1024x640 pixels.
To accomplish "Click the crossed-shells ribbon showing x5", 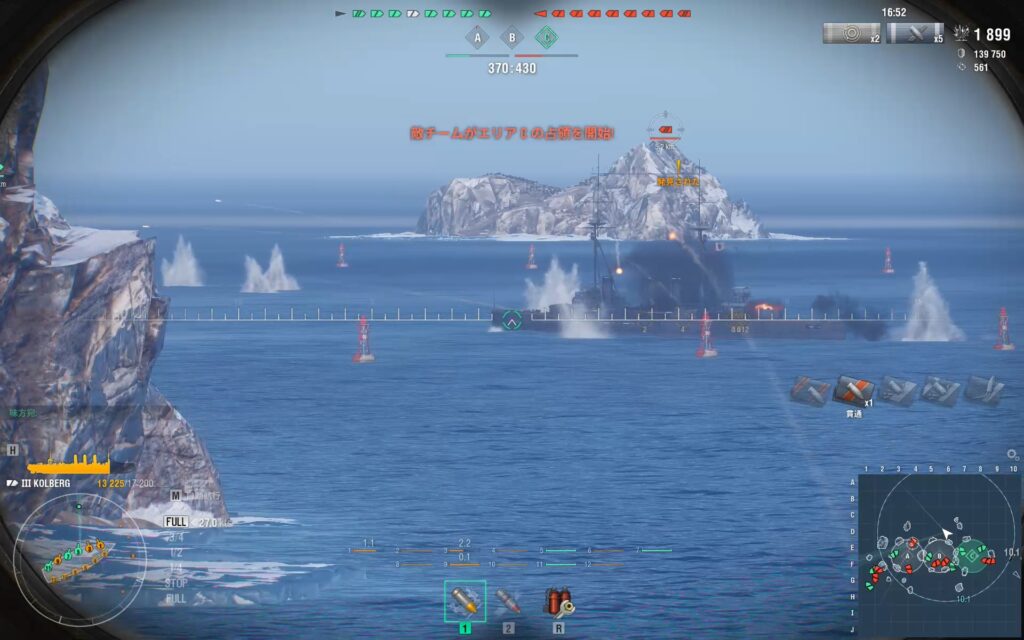I will pos(914,33).
